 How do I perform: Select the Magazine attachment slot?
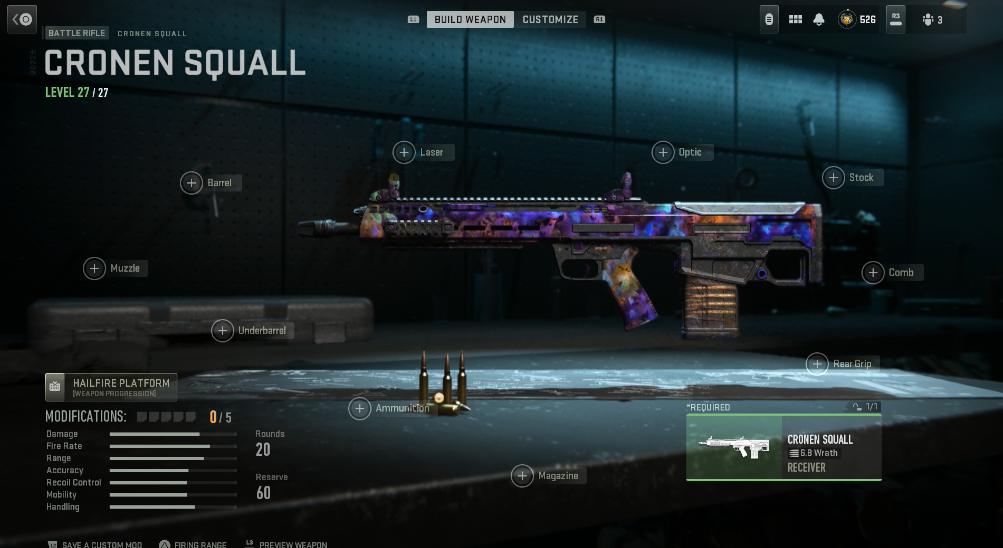point(522,476)
